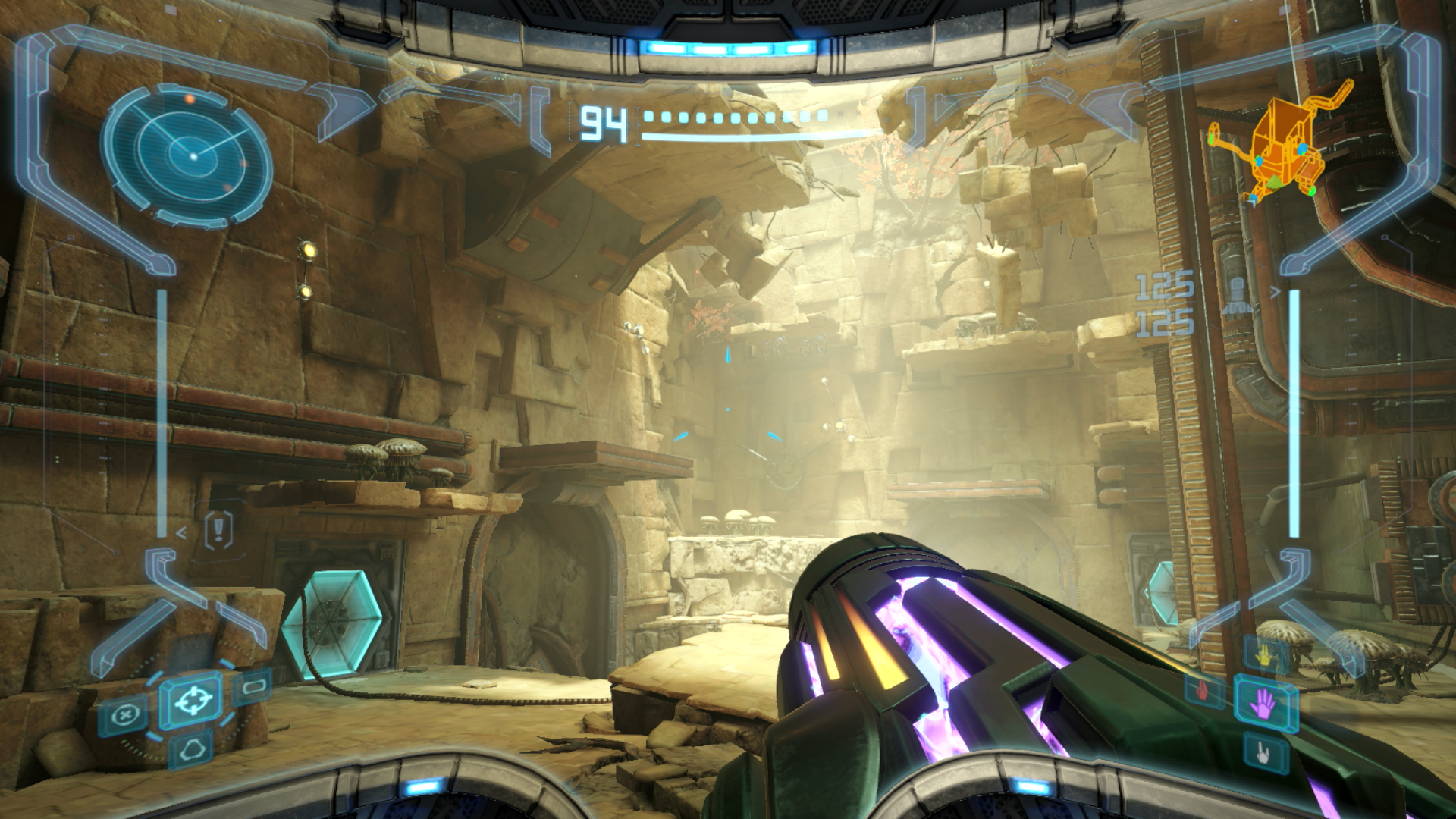The height and width of the screenshot is (819, 1456).
Task: Select the white Ice Beam hand icon
Action: pos(1264,753)
